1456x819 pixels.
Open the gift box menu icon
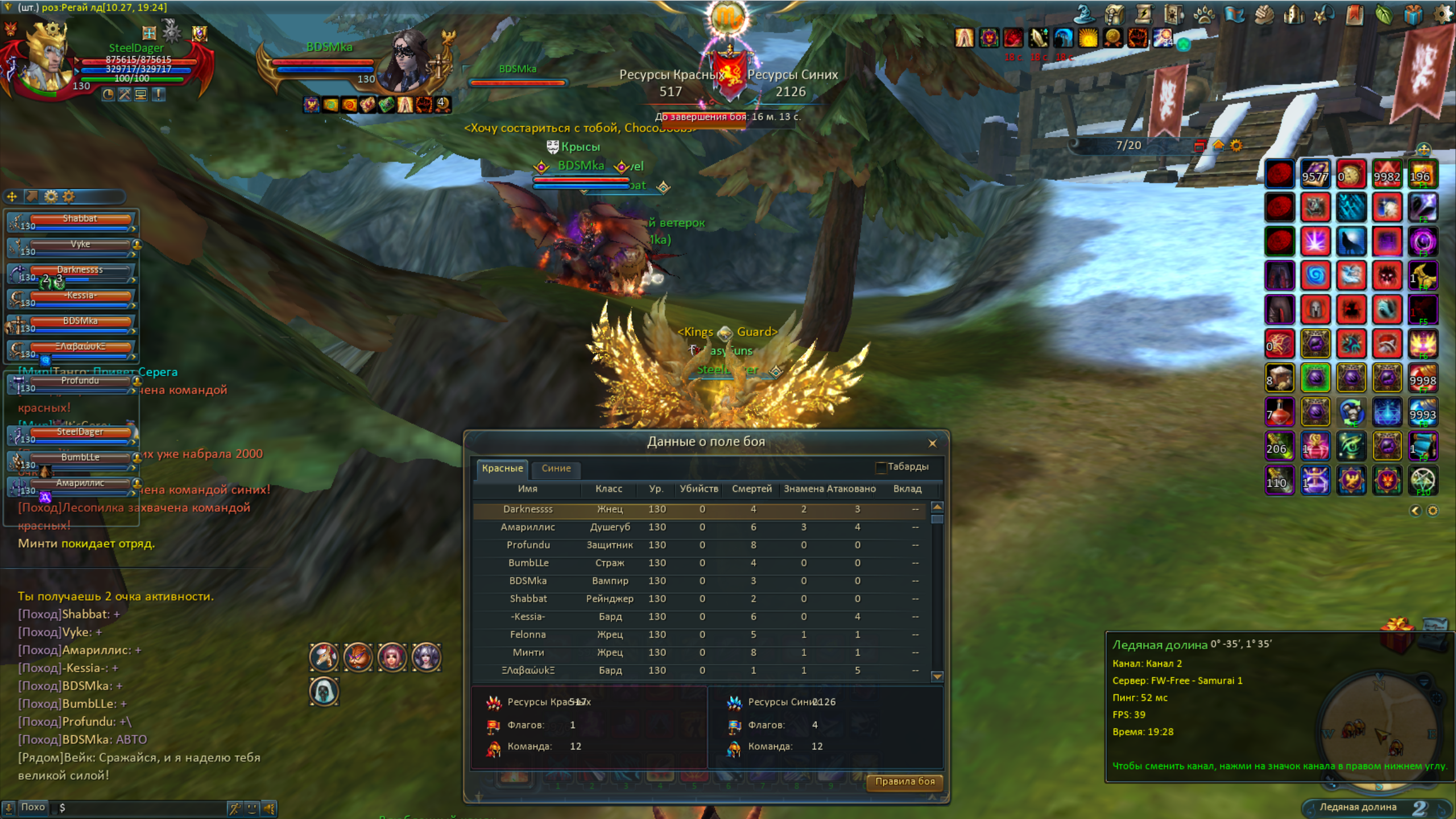(1413, 15)
